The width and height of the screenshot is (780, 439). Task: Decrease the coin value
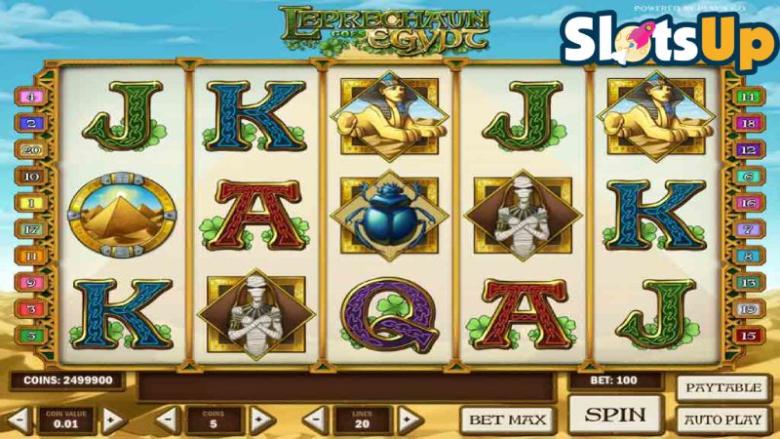click(17, 419)
